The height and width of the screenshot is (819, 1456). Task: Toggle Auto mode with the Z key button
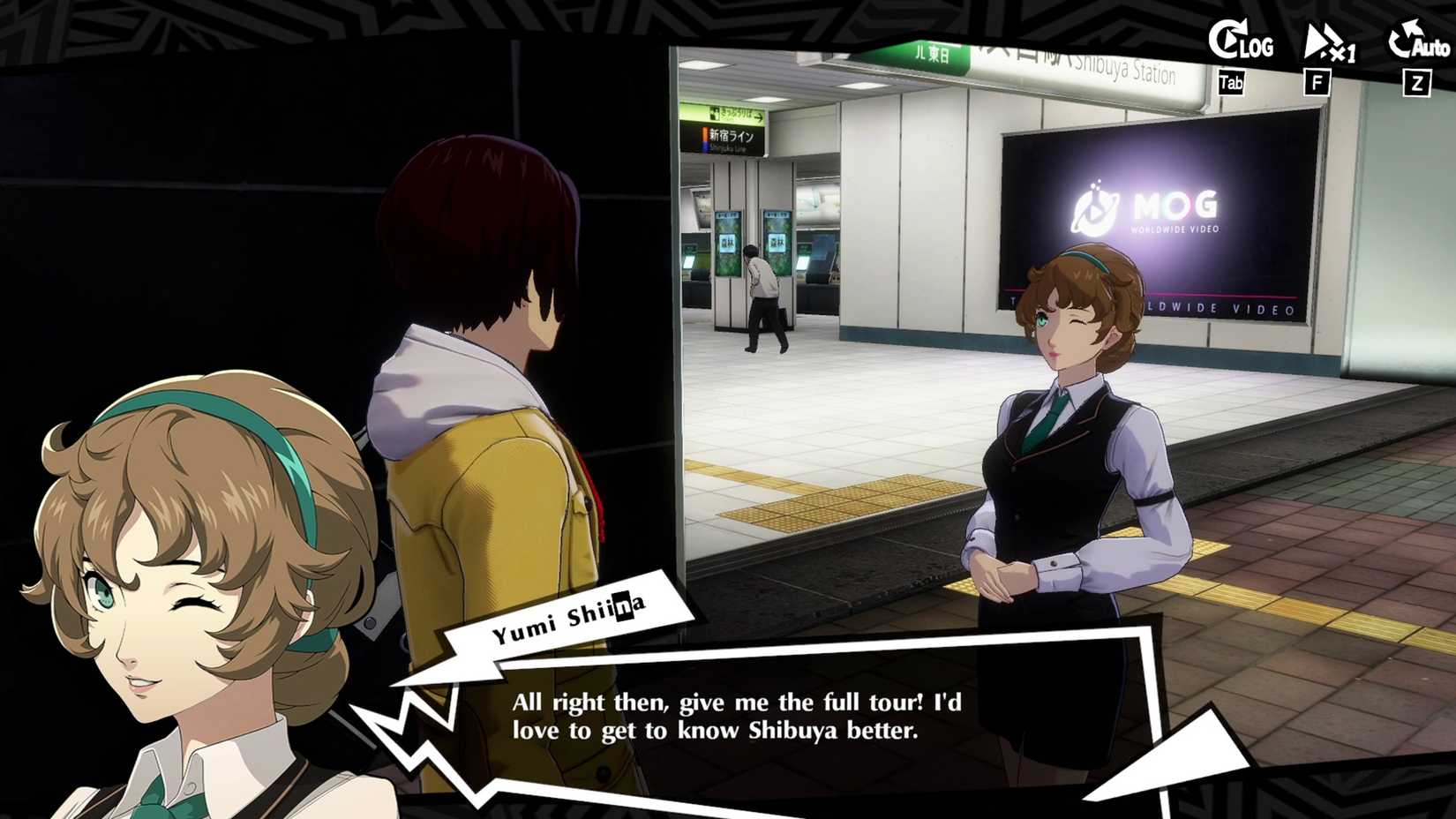(x=1416, y=84)
